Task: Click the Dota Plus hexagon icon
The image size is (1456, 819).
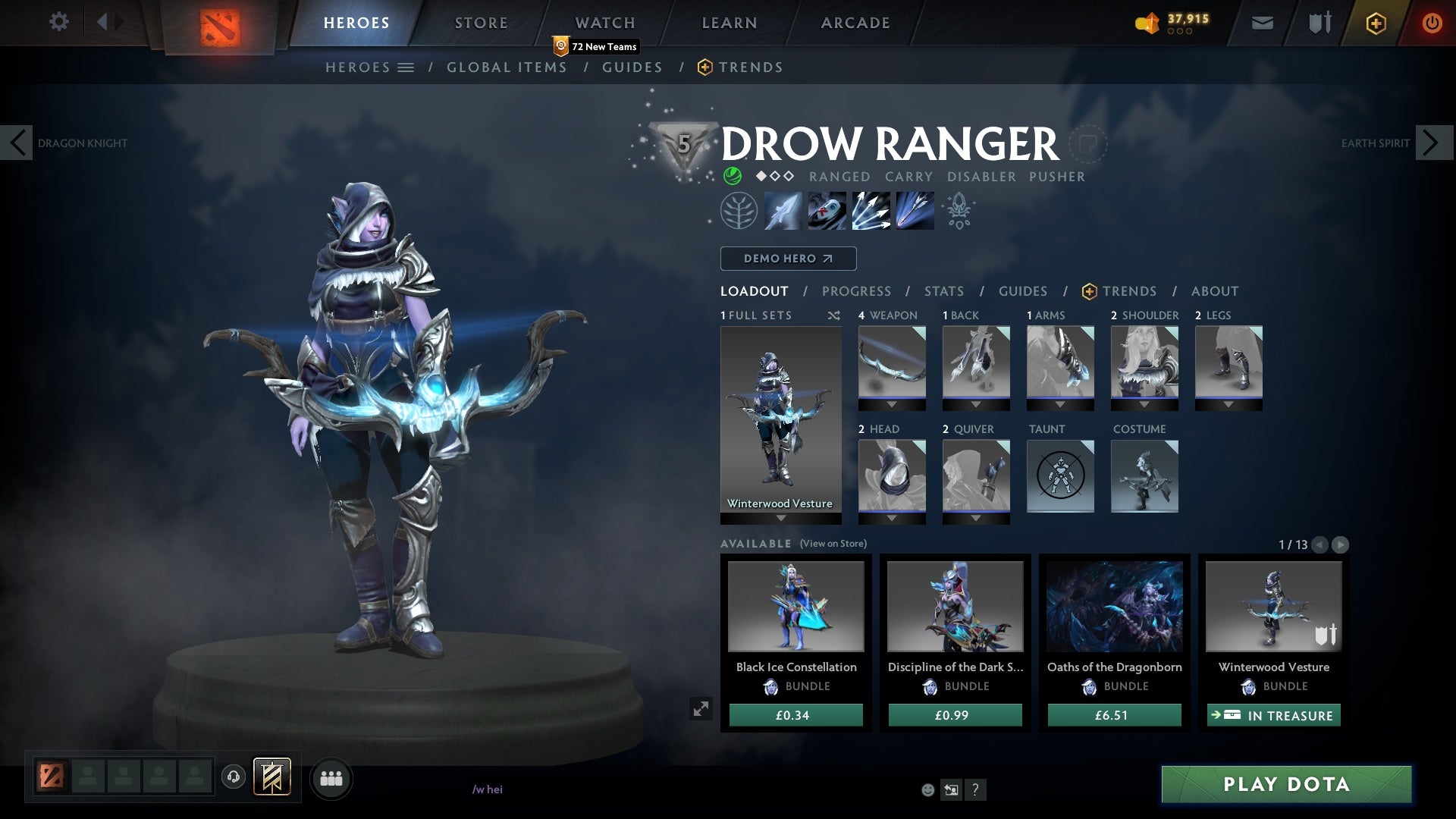Action: [x=1375, y=23]
